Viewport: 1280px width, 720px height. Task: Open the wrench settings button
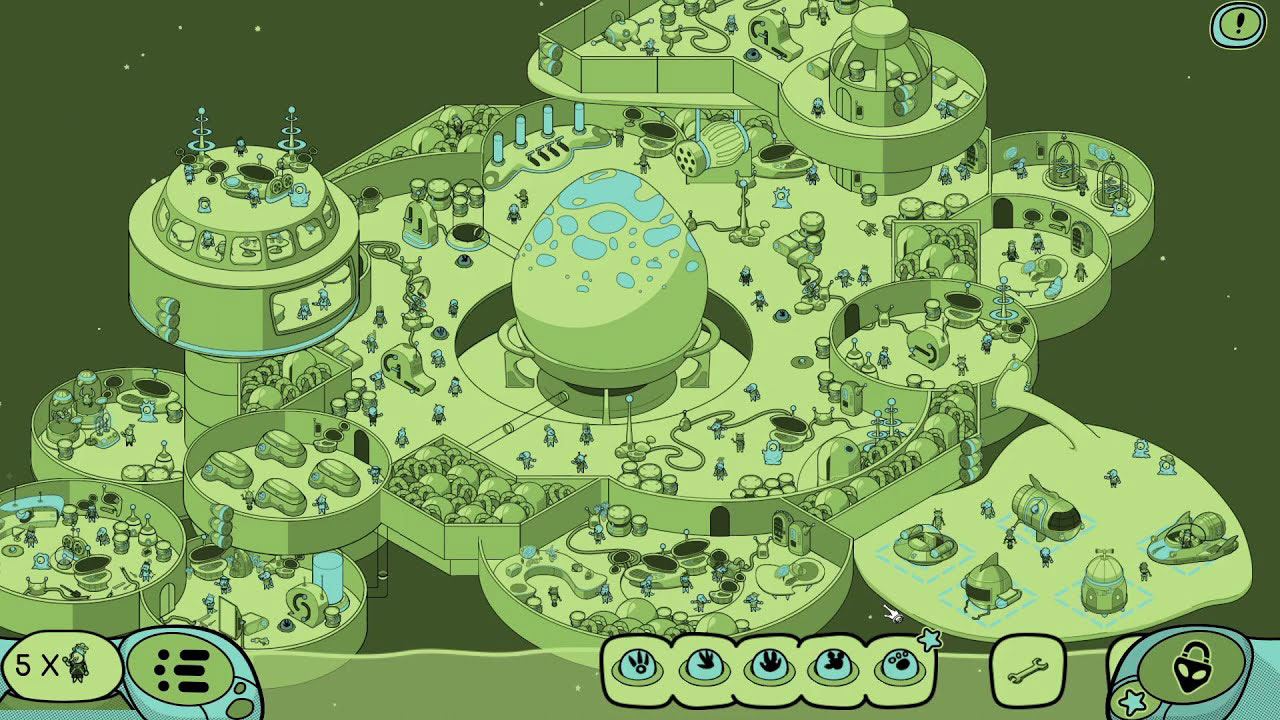click(1027, 666)
